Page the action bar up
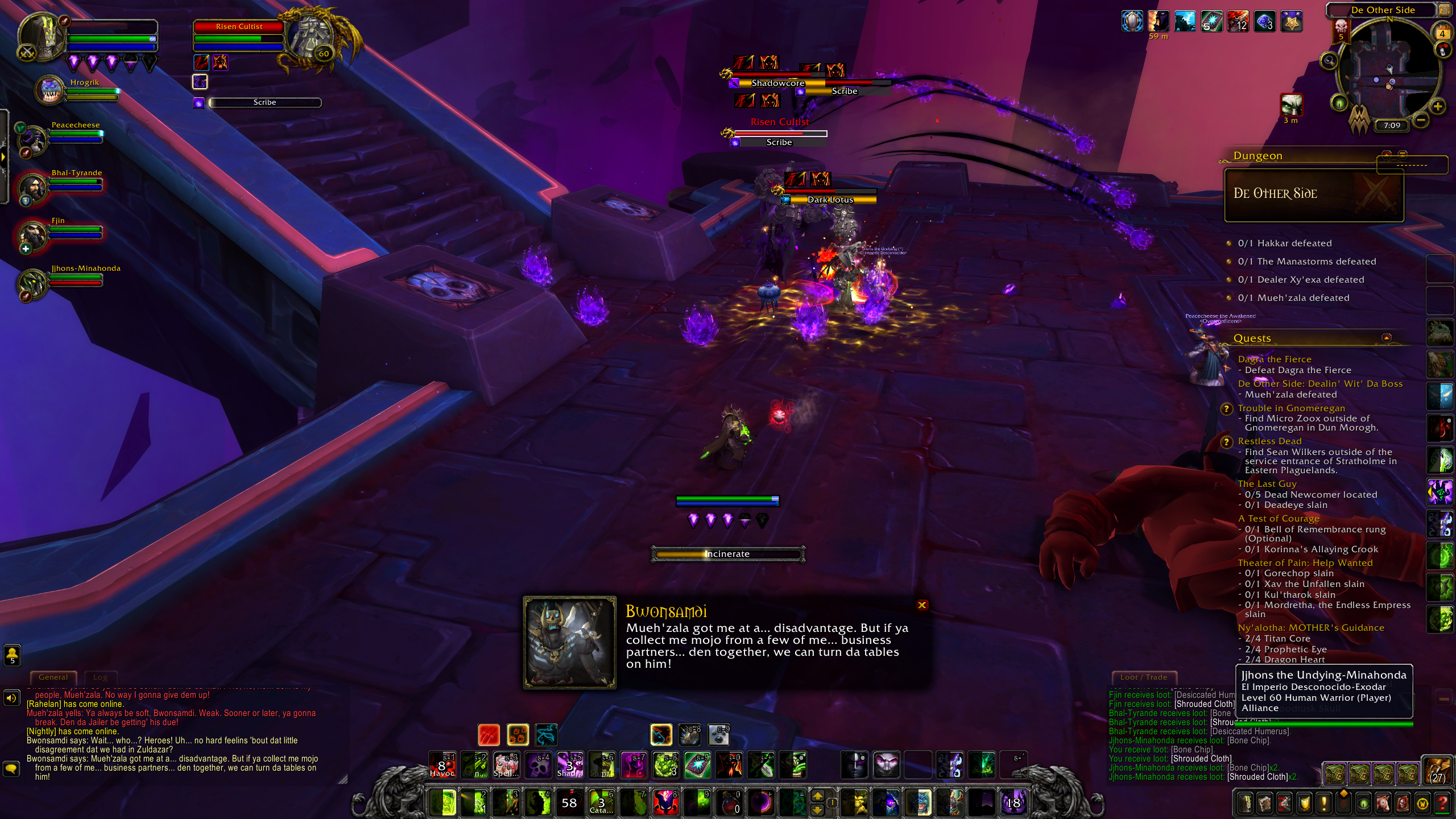This screenshot has height=819, width=1456. click(817, 796)
